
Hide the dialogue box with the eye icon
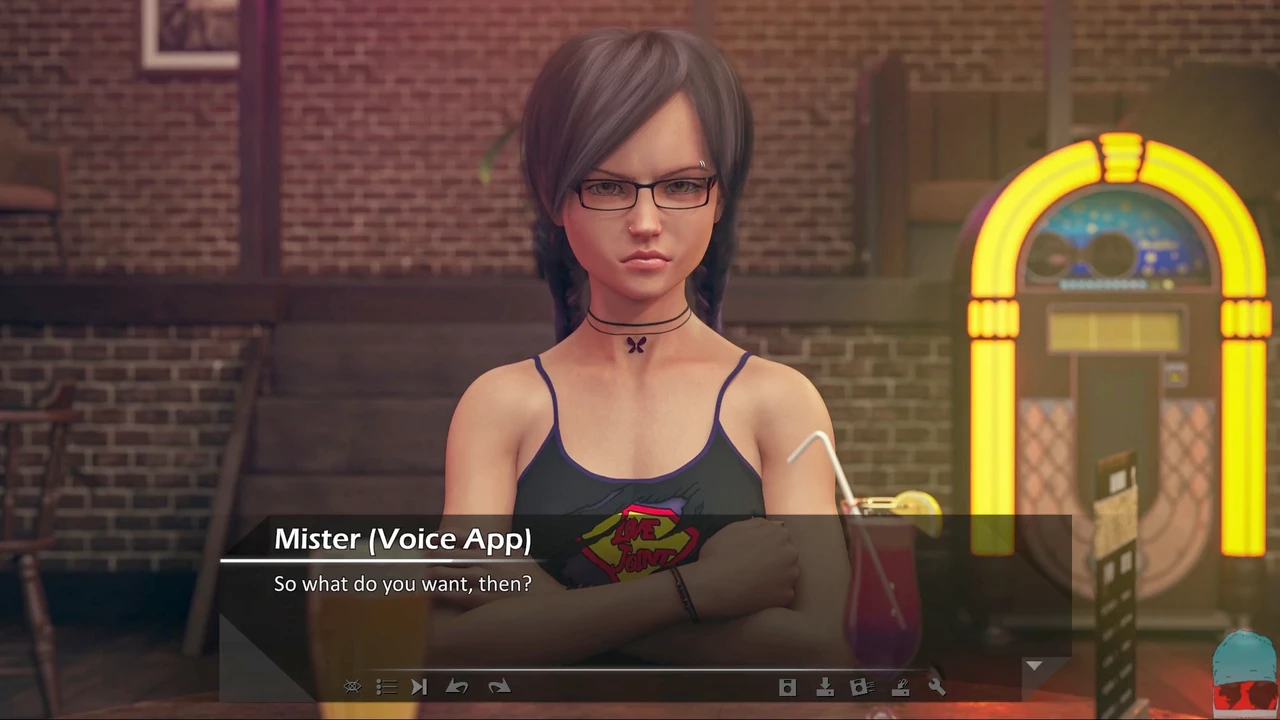pyautogui.click(x=352, y=687)
